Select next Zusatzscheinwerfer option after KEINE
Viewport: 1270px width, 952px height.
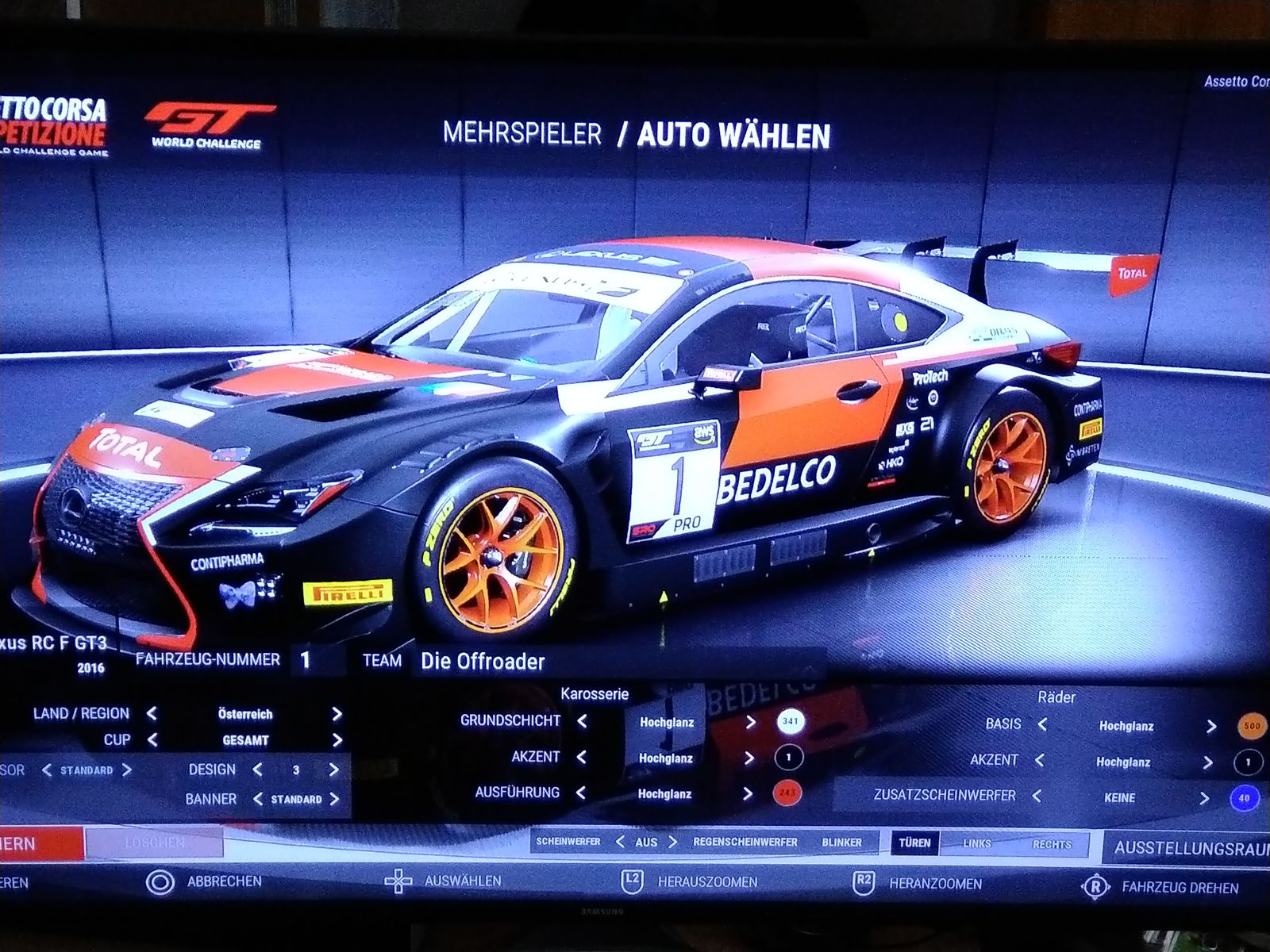1205,798
